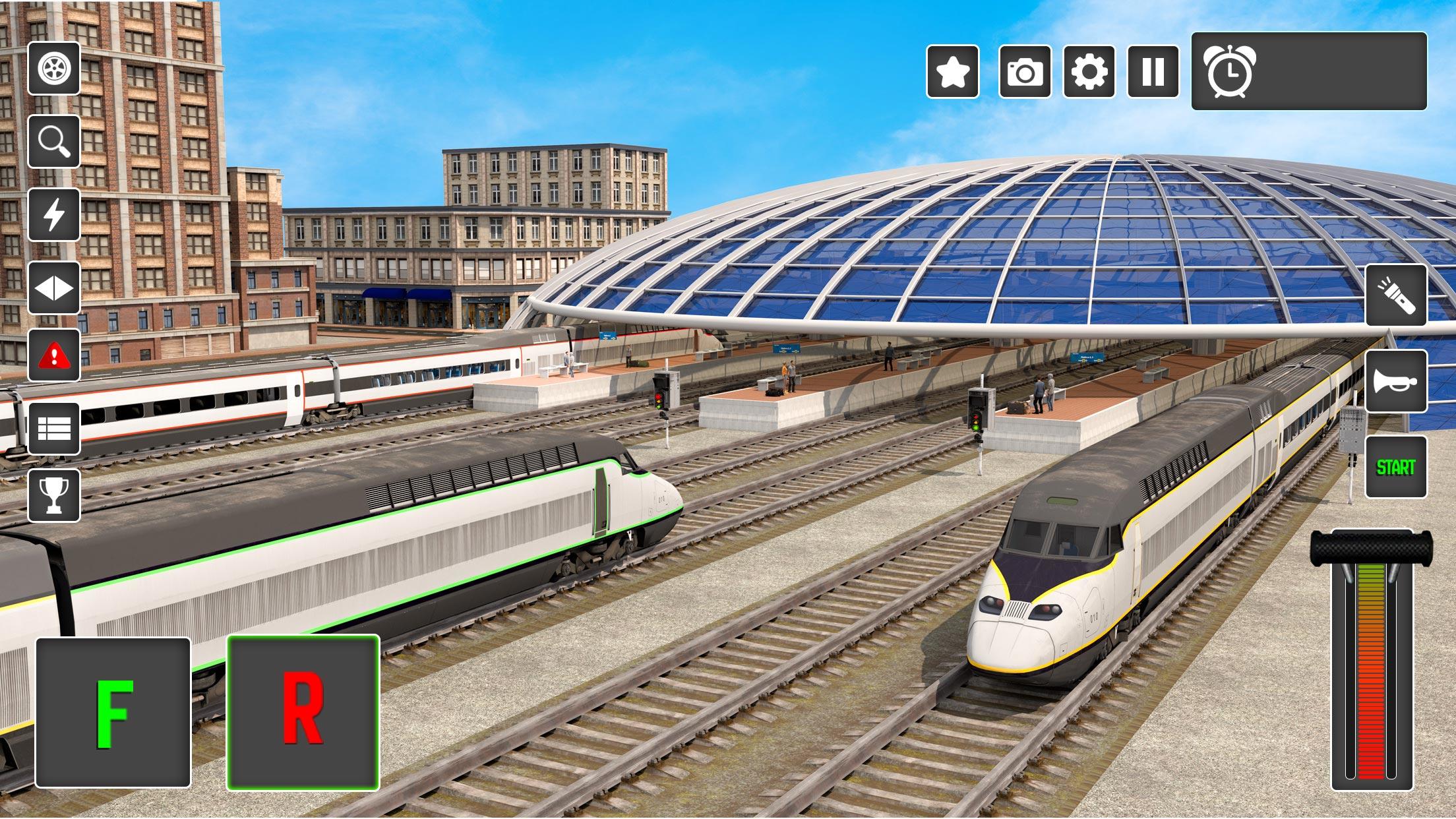Activate the lightning boost icon
This screenshot has width=1456, height=819.
click(x=56, y=213)
